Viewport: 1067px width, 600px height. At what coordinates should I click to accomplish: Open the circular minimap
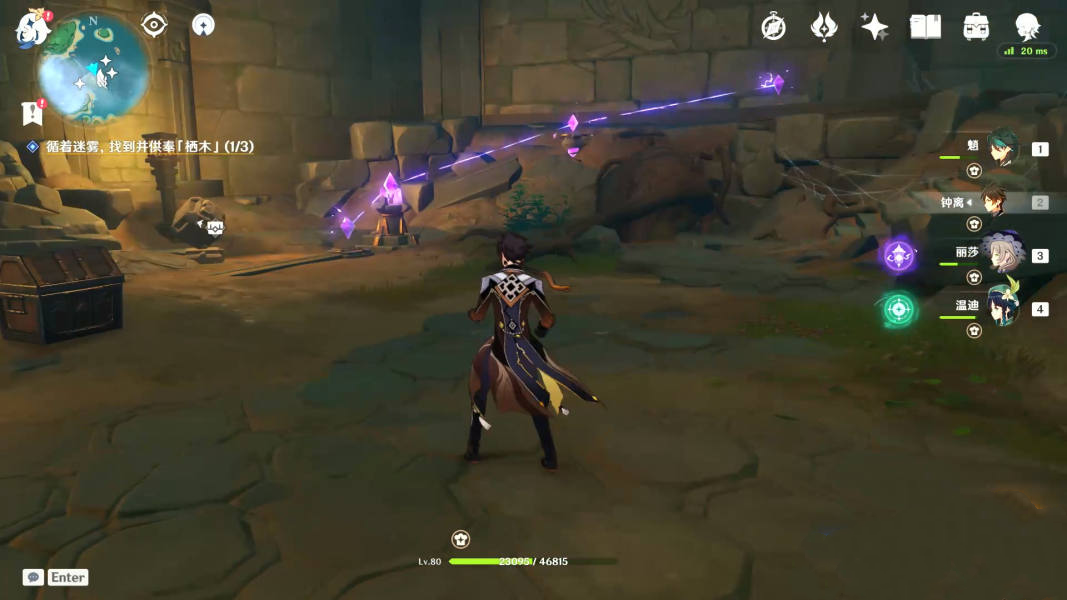coord(94,66)
